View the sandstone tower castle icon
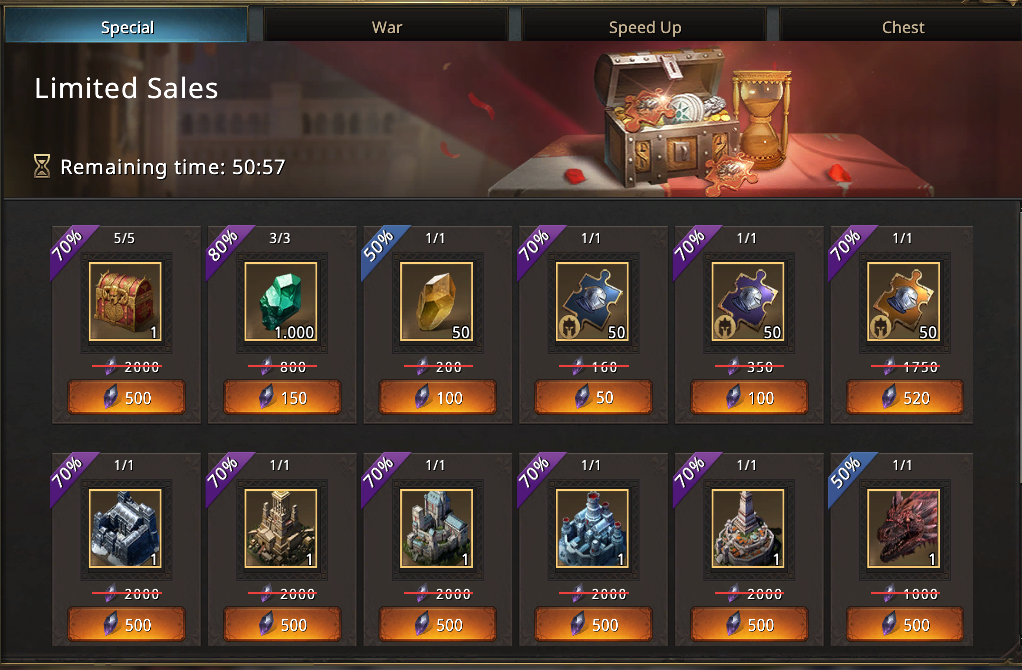Image resolution: width=1022 pixels, height=670 pixels. 282,529
